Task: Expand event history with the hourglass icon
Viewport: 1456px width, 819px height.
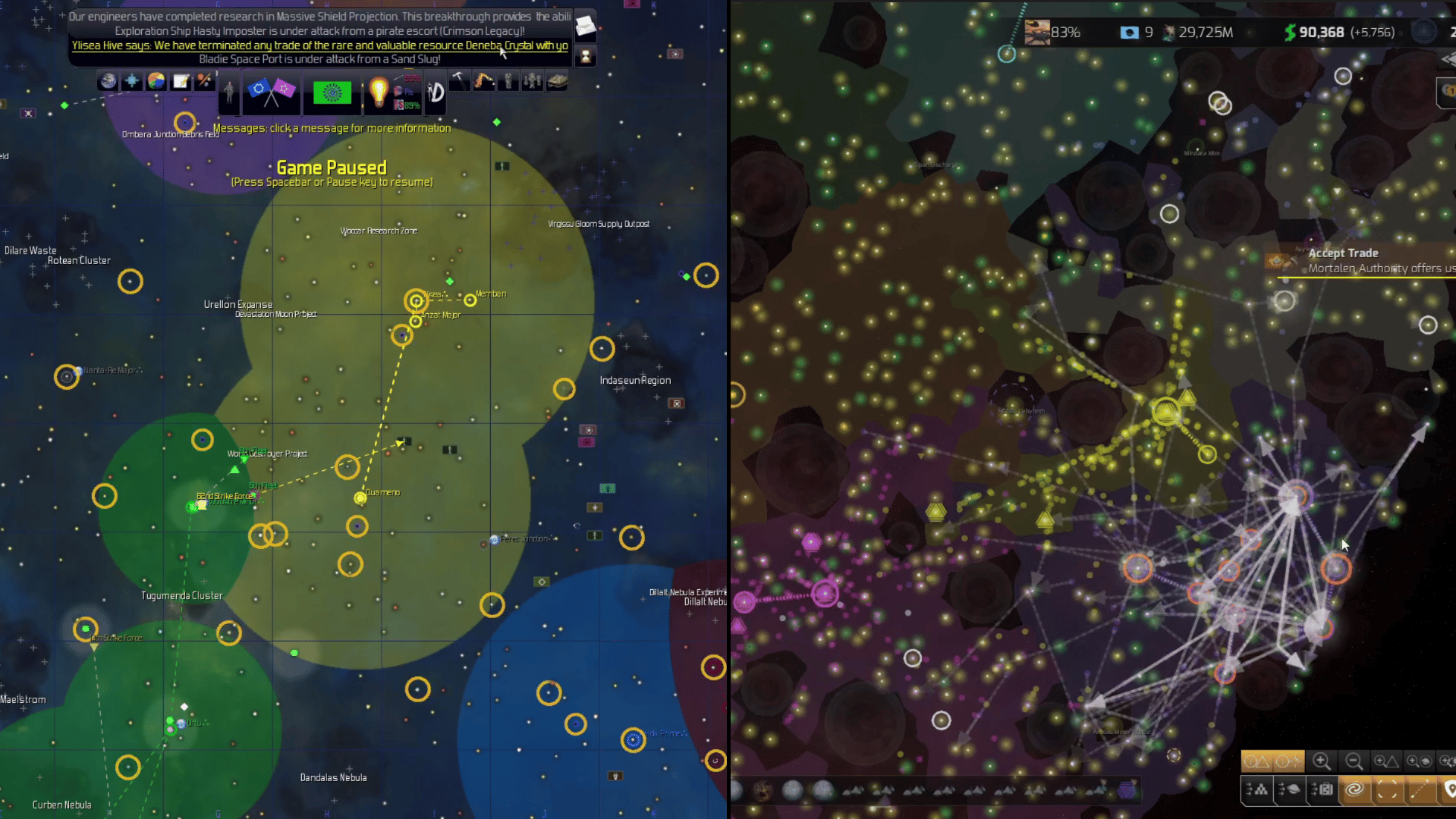Action: pos(584,55)
